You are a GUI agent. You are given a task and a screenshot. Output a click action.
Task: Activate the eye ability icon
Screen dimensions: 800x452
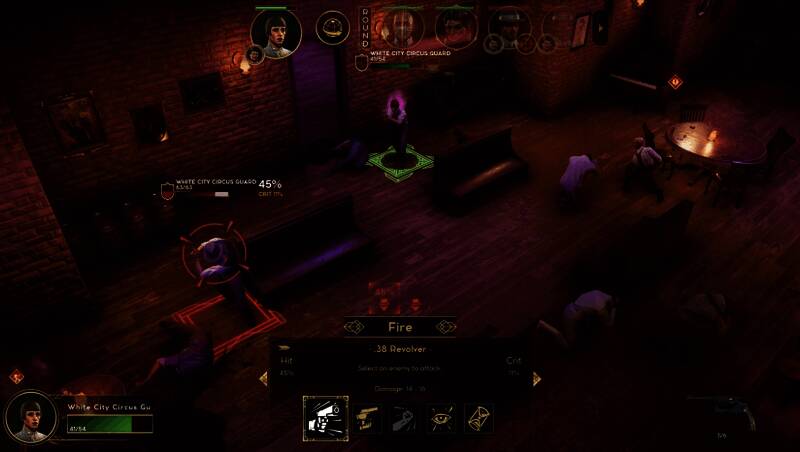[442, 417]
